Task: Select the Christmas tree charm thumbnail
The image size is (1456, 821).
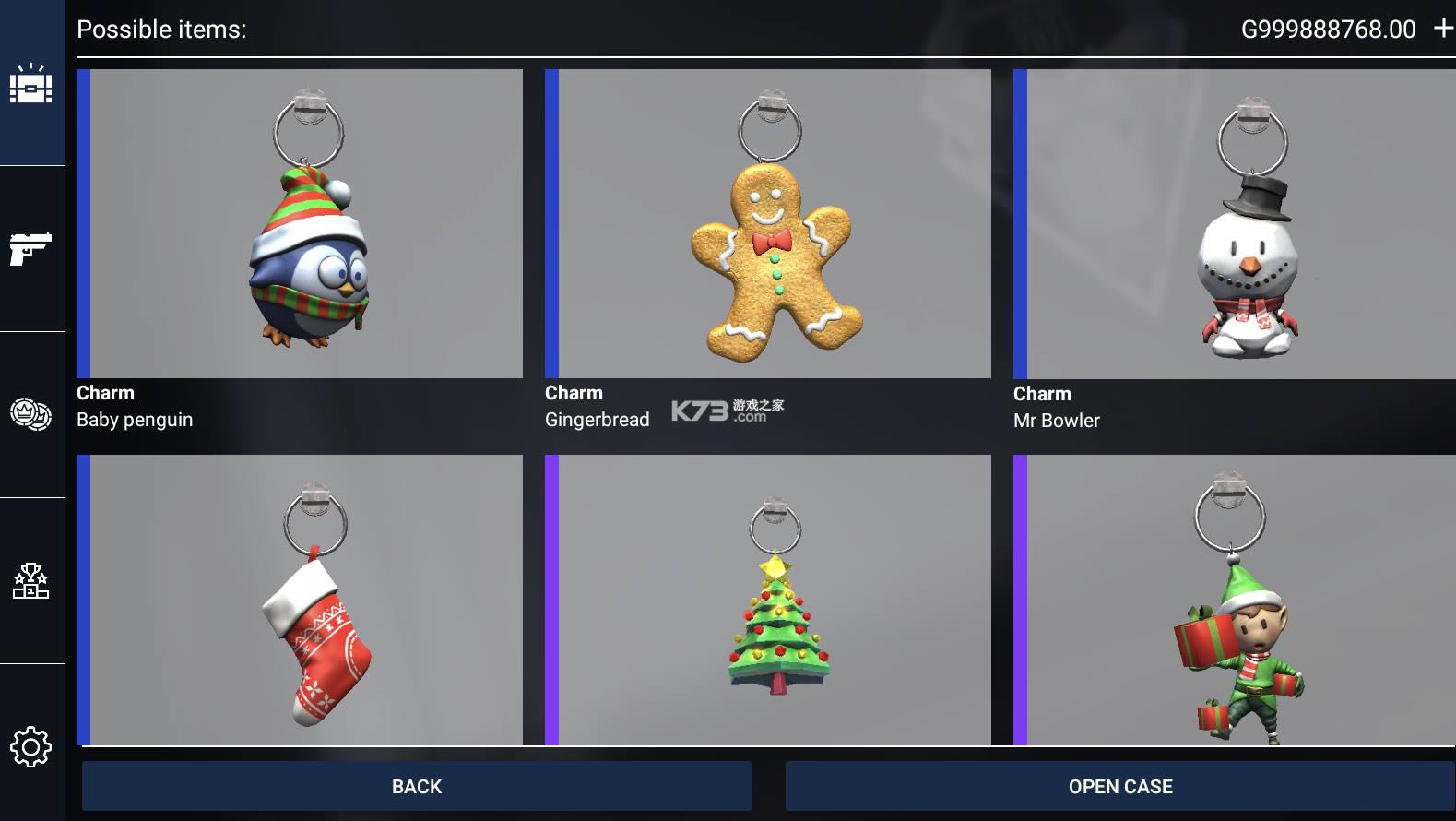Action: 768,600
